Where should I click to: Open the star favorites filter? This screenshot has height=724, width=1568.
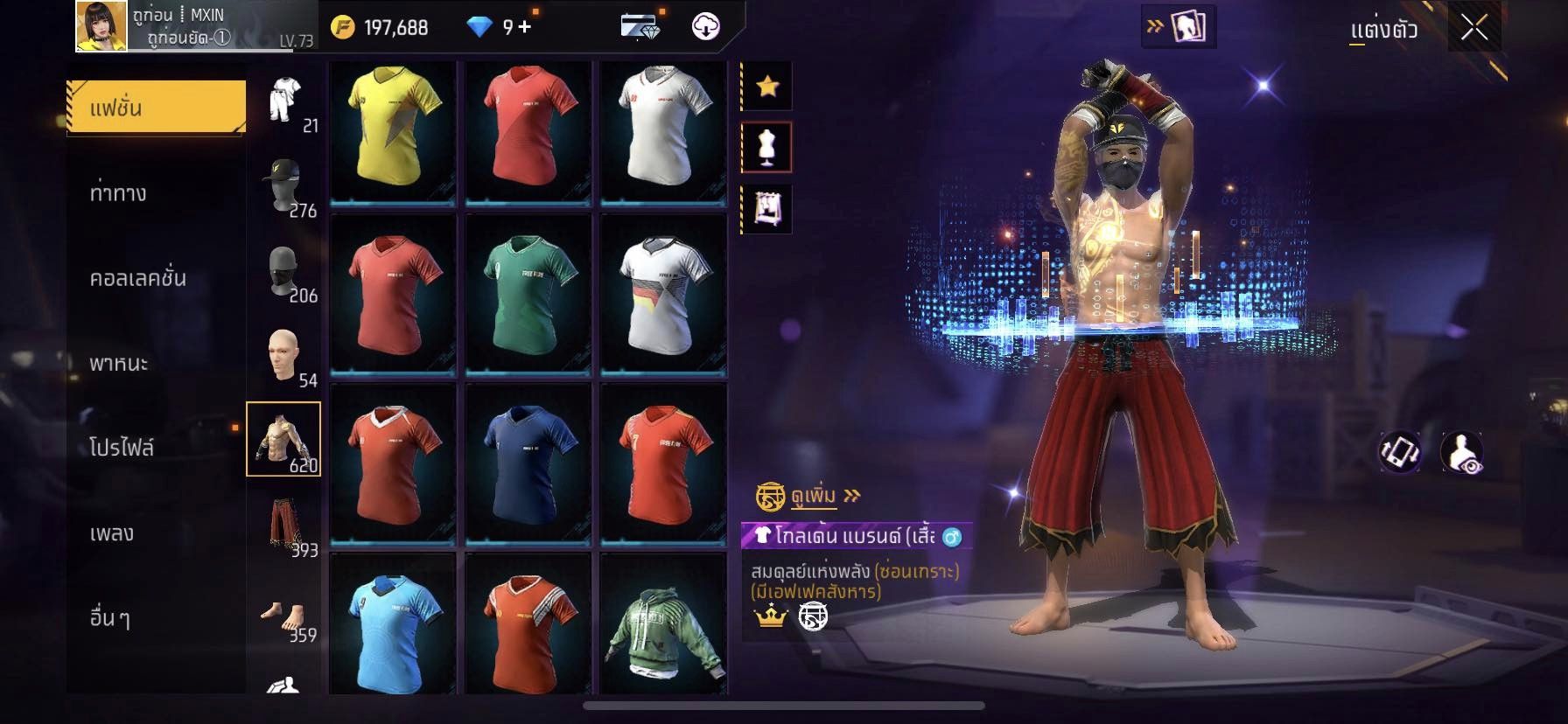click(767, 86)
